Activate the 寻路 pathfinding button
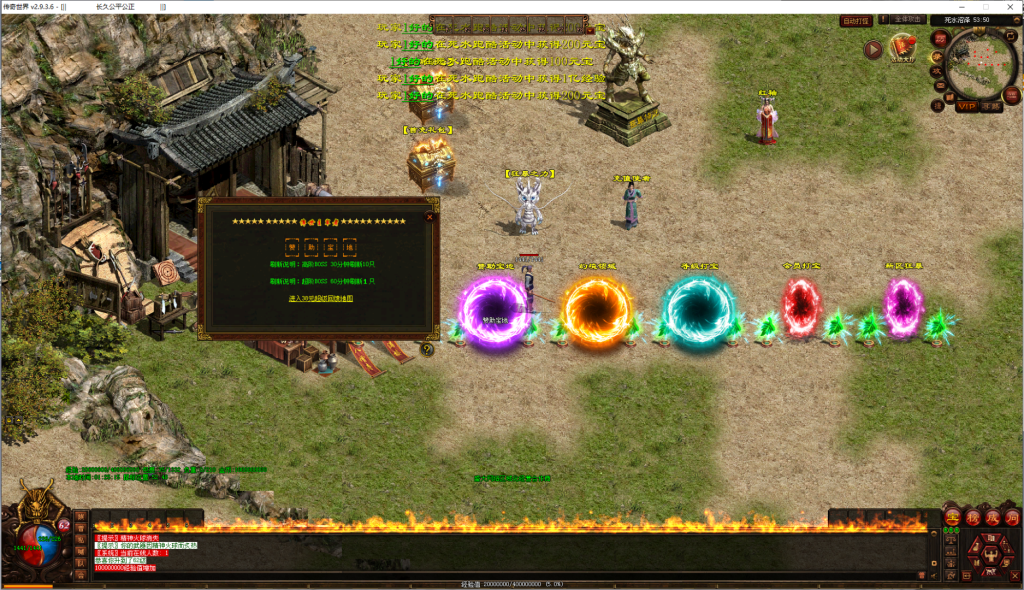 click(991, 105)
